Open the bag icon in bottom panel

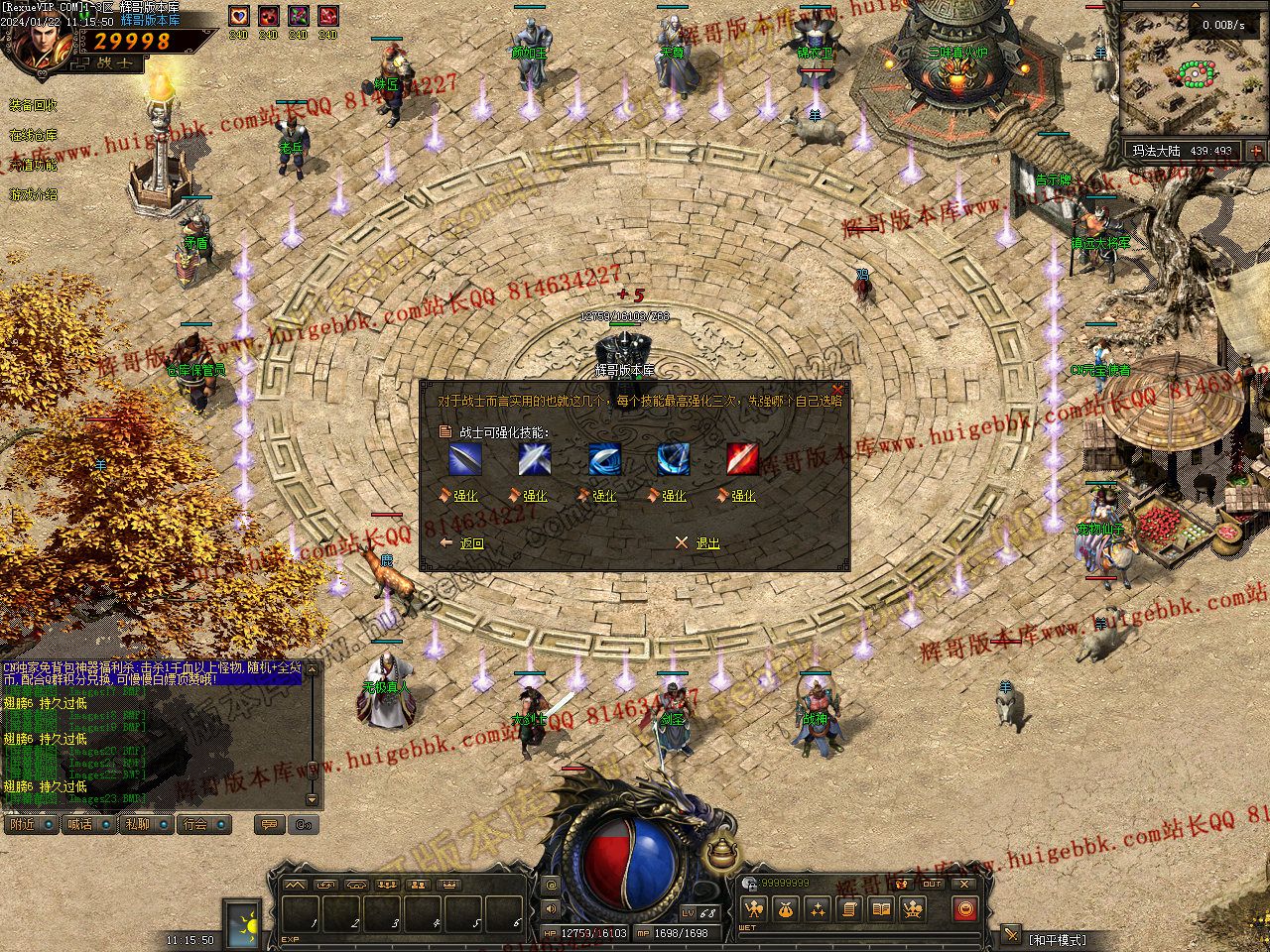point(785,909)
